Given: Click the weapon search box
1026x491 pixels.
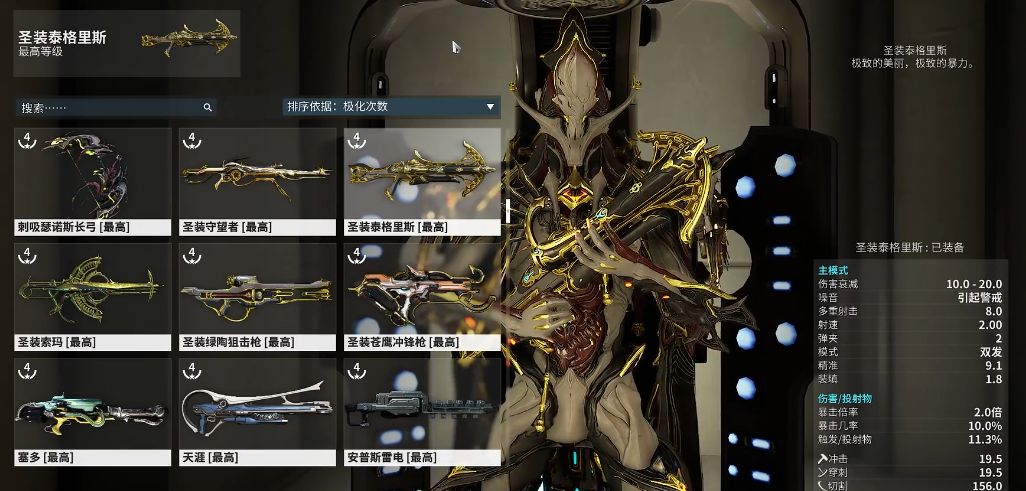Looking at the screenshot, I should point(110,107).
